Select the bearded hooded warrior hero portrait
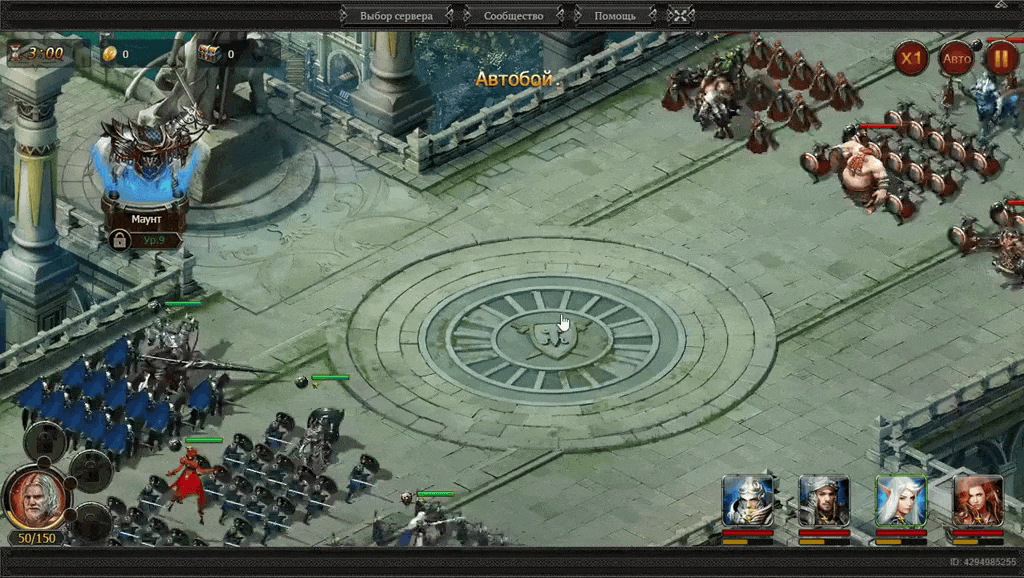This screenshot has width=1024, height=578. click(x=823, y=502)
